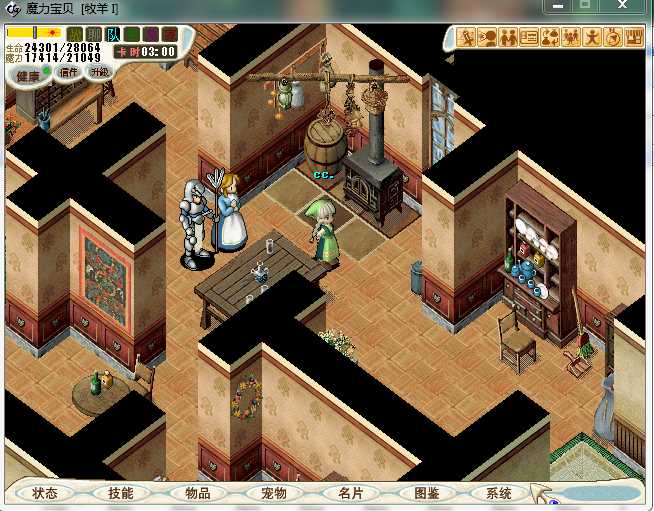654x511 pixels.
Task: Open the 信件 mail button
Action: click(69, 72)
